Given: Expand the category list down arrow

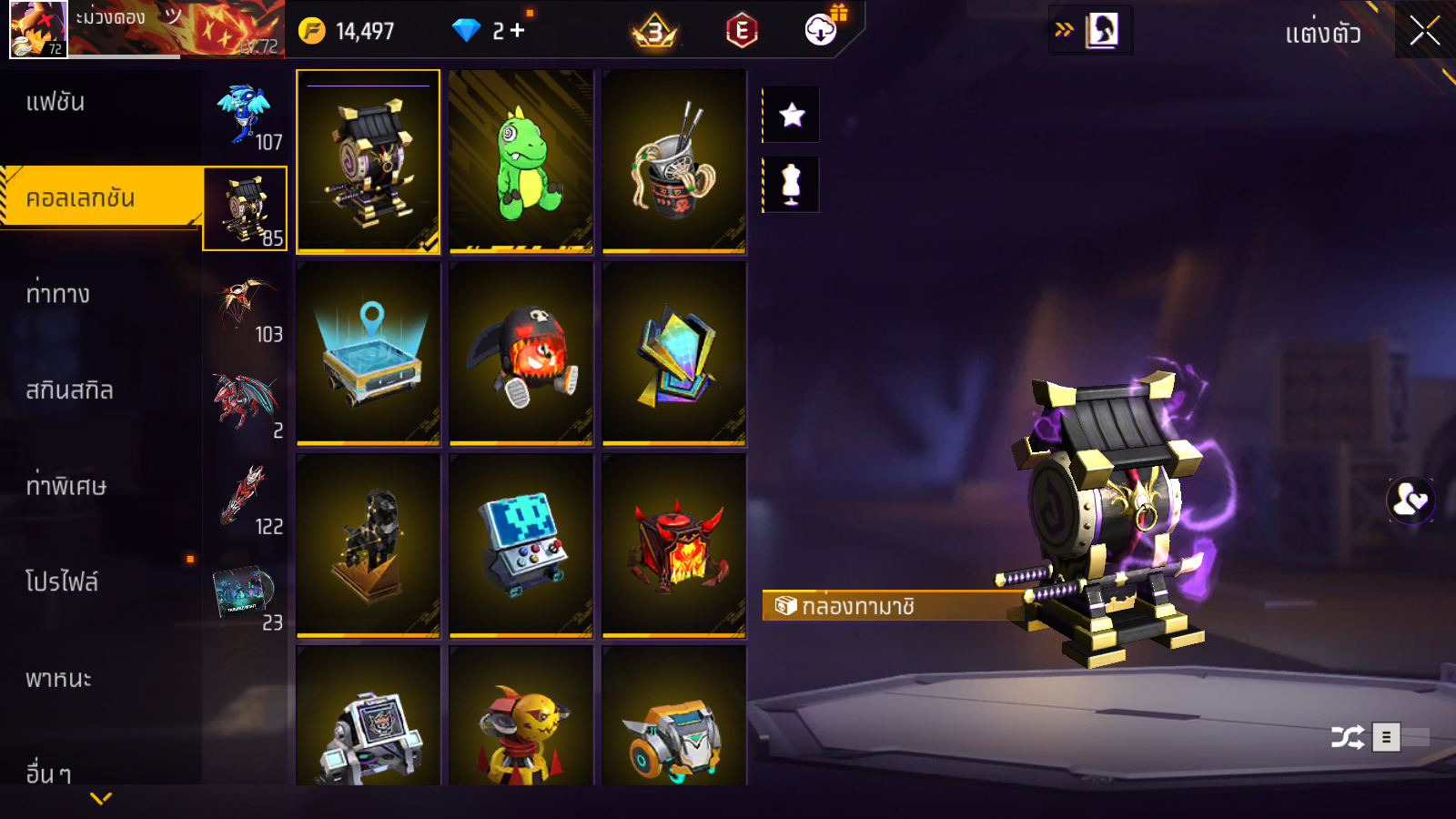Looking at the screenshot, I should click(101, 798).
